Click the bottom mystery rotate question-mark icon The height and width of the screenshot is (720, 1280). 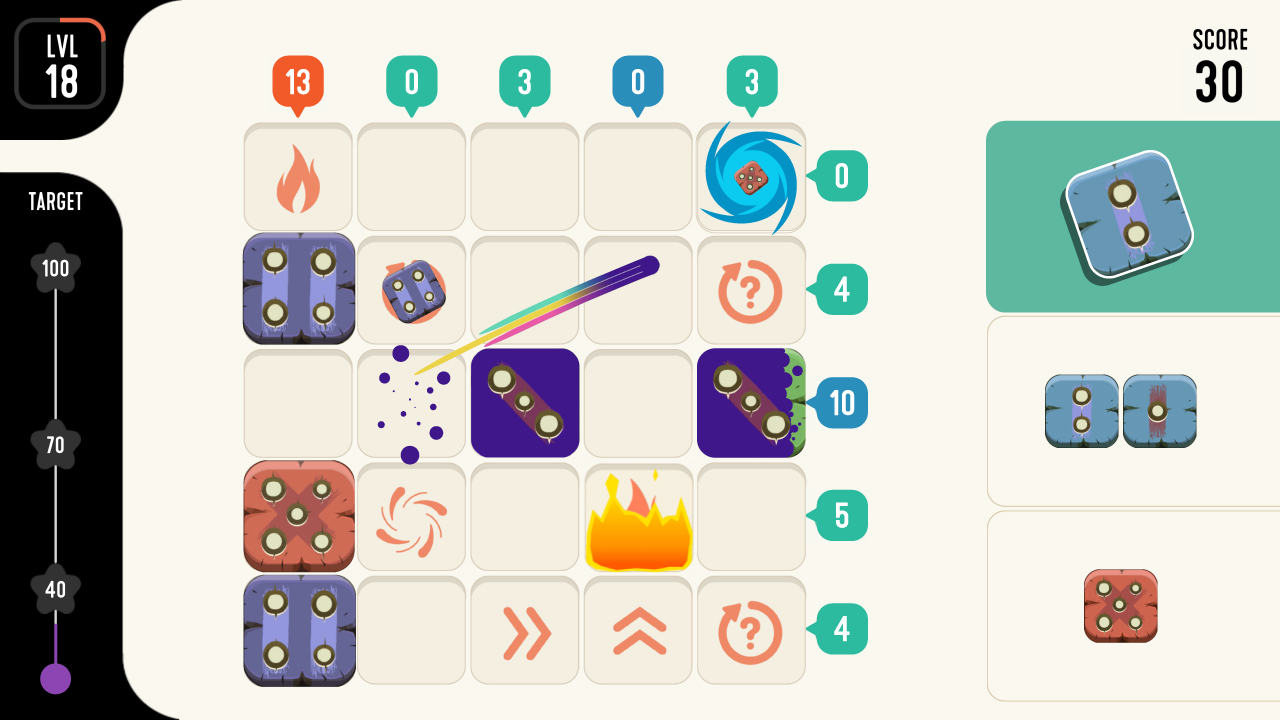pos(751,630)
